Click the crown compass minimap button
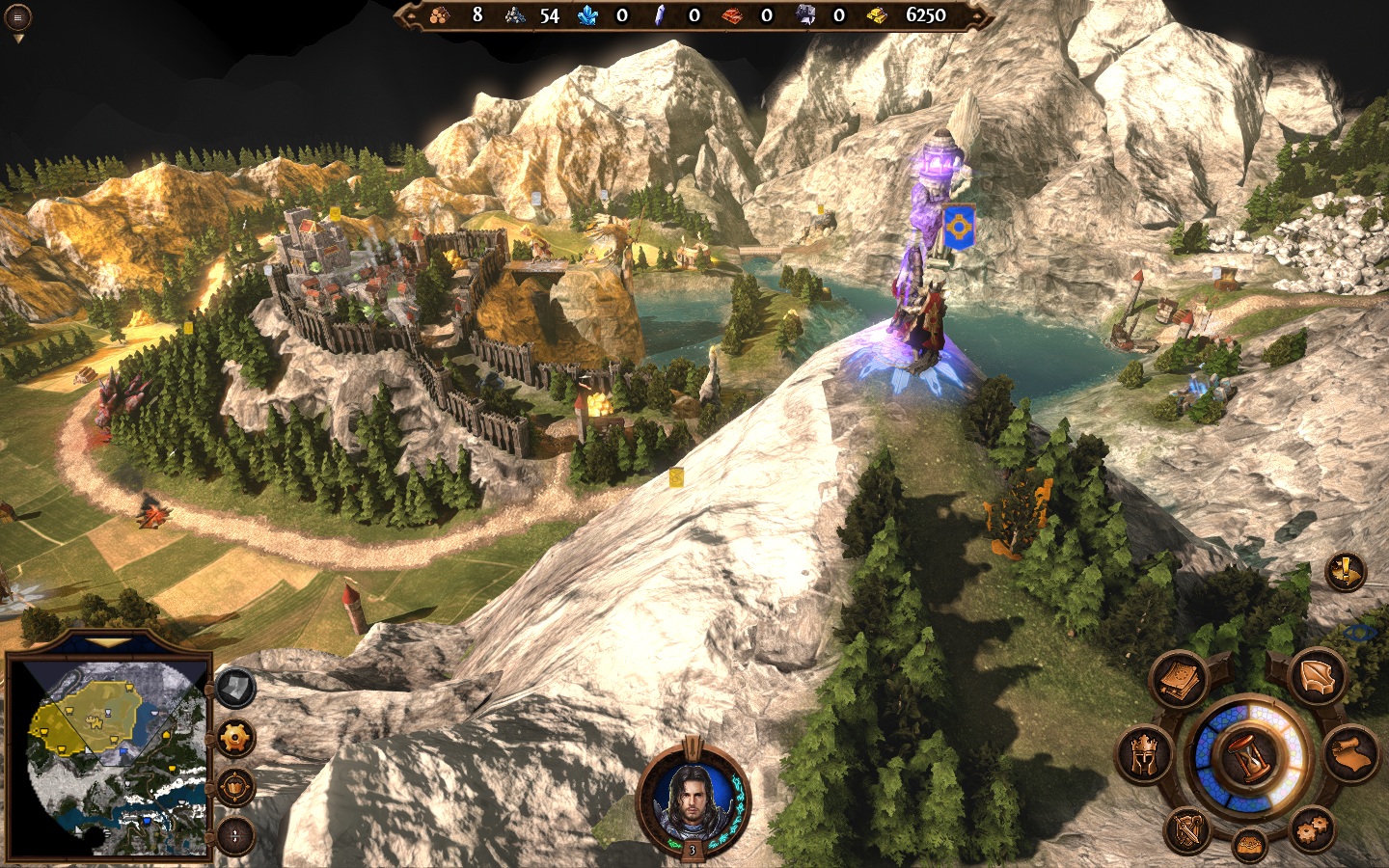This screenshot has height=868, width=1389. pos(235,787)
